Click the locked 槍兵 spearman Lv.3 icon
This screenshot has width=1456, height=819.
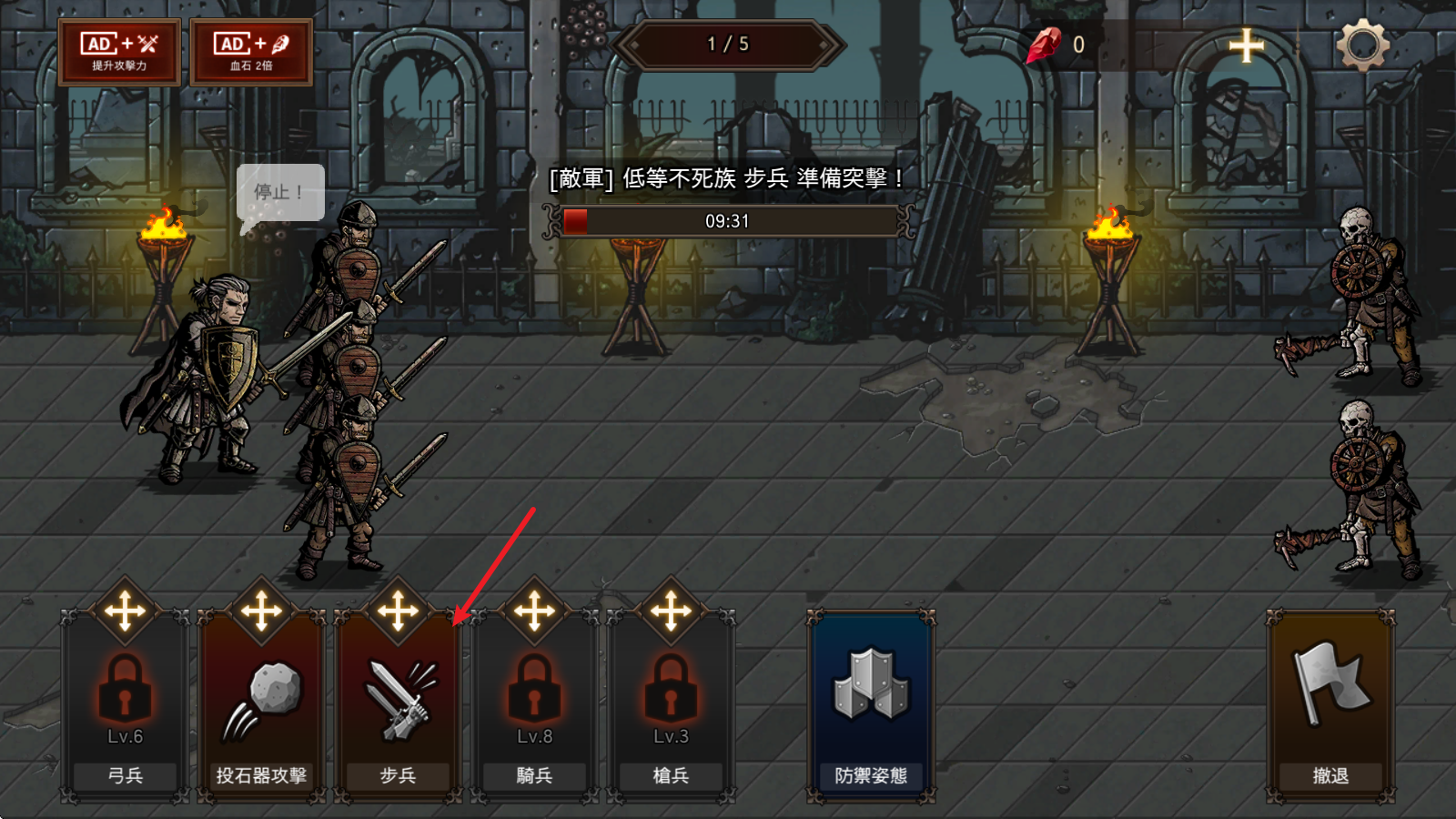click(x=671, y=693)
